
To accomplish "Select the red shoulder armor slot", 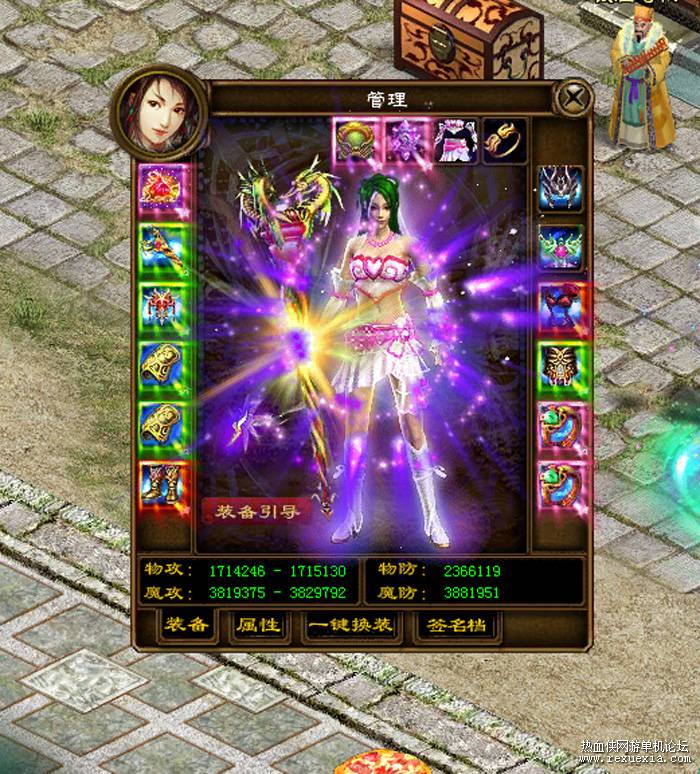I will click(560, 306).
